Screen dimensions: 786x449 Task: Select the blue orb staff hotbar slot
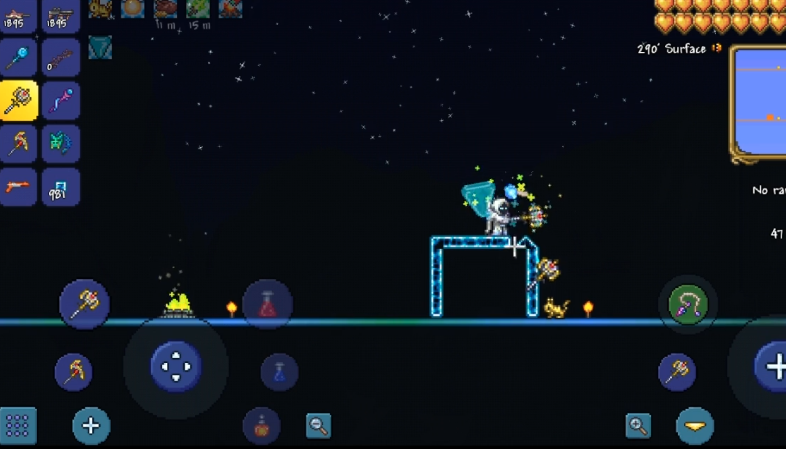(x=19, y=58)
